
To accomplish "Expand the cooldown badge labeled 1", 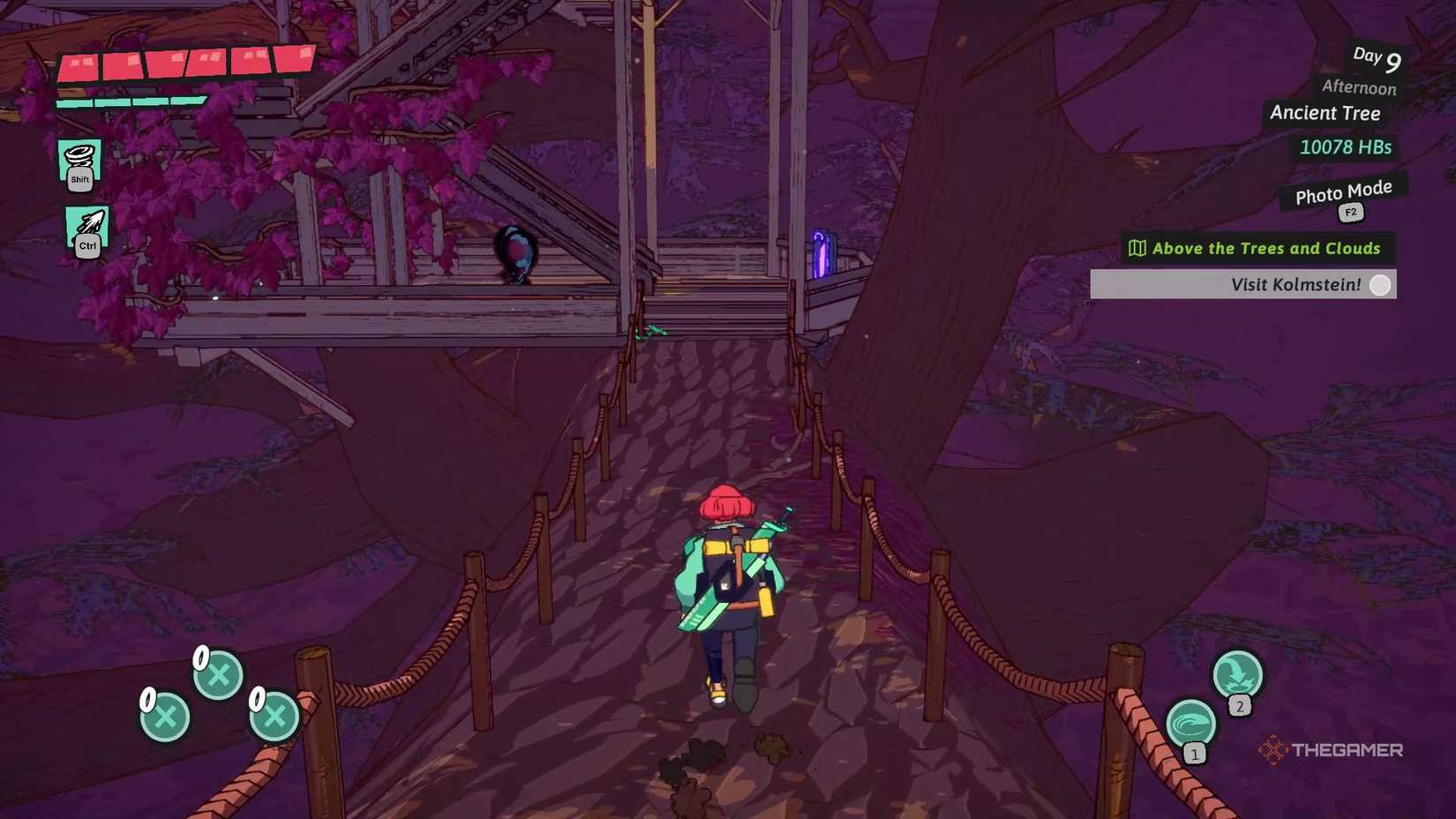I will point(1194,755).
